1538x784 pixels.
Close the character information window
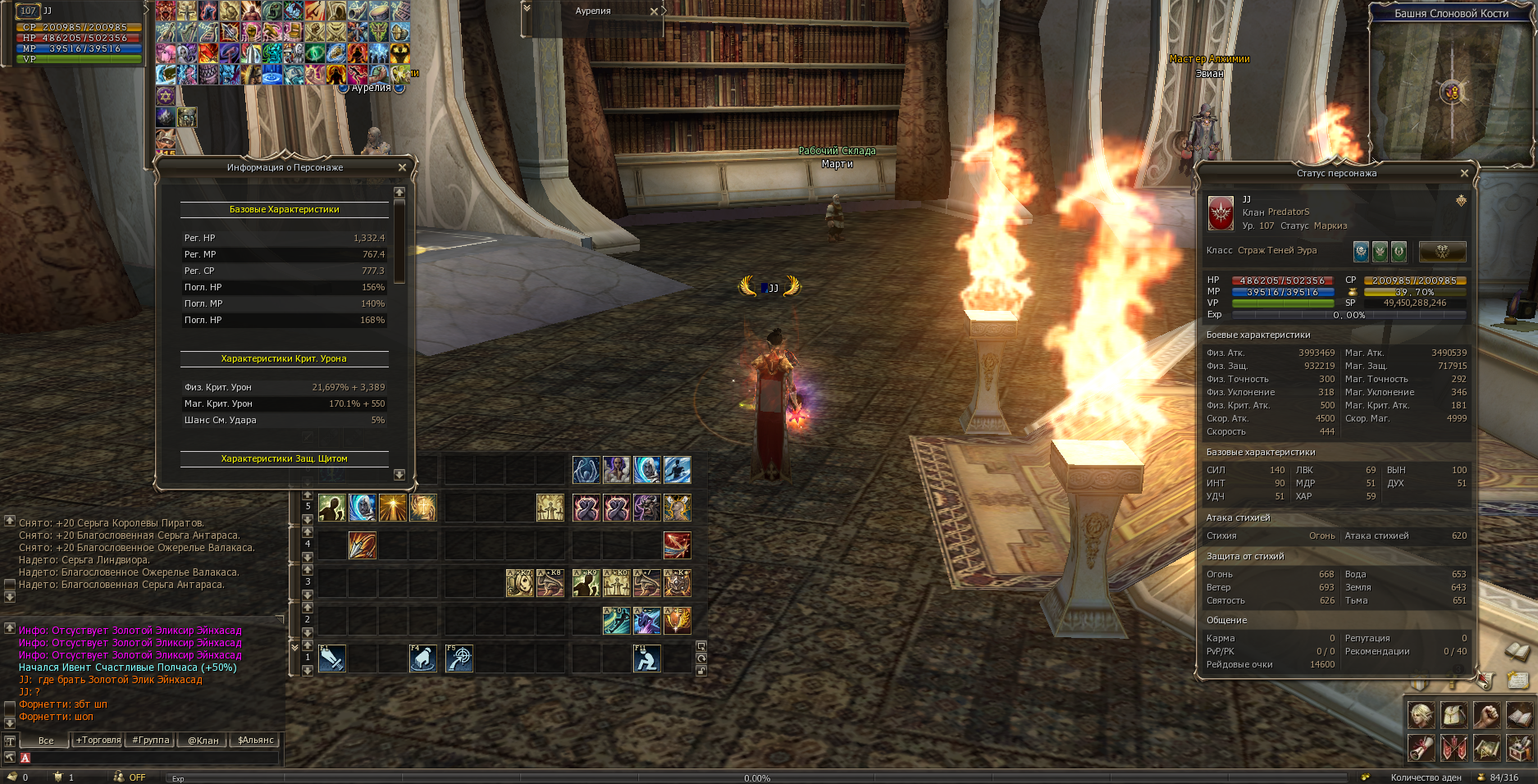[402, 167]
